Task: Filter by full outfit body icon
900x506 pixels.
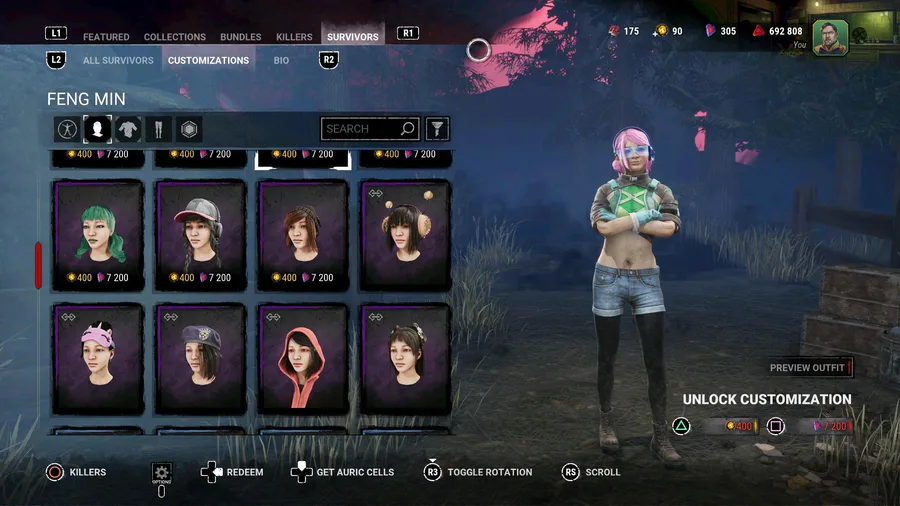Action: click(66, 129)
